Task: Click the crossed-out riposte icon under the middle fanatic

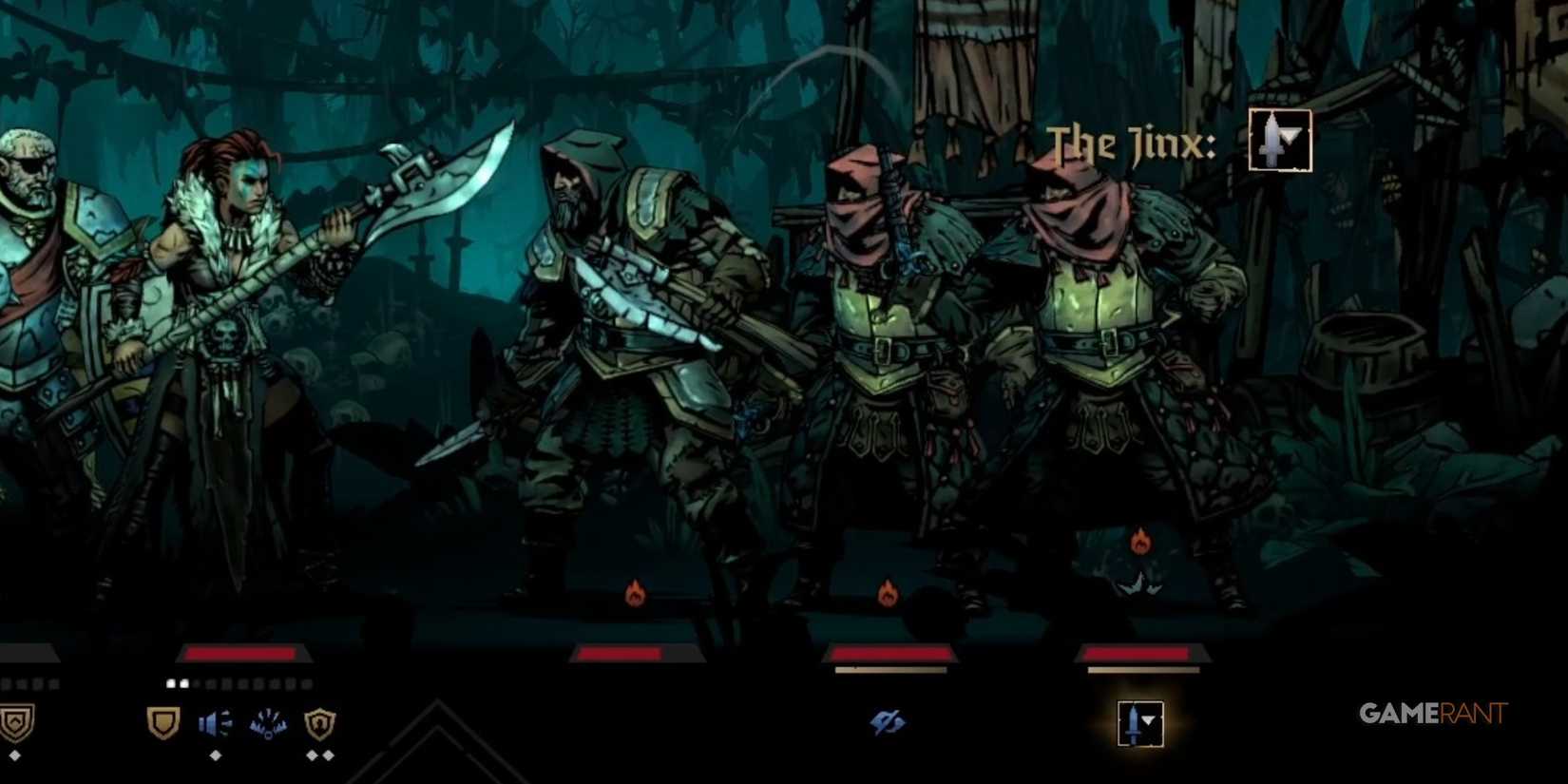Action: click(x=887, y=720)
